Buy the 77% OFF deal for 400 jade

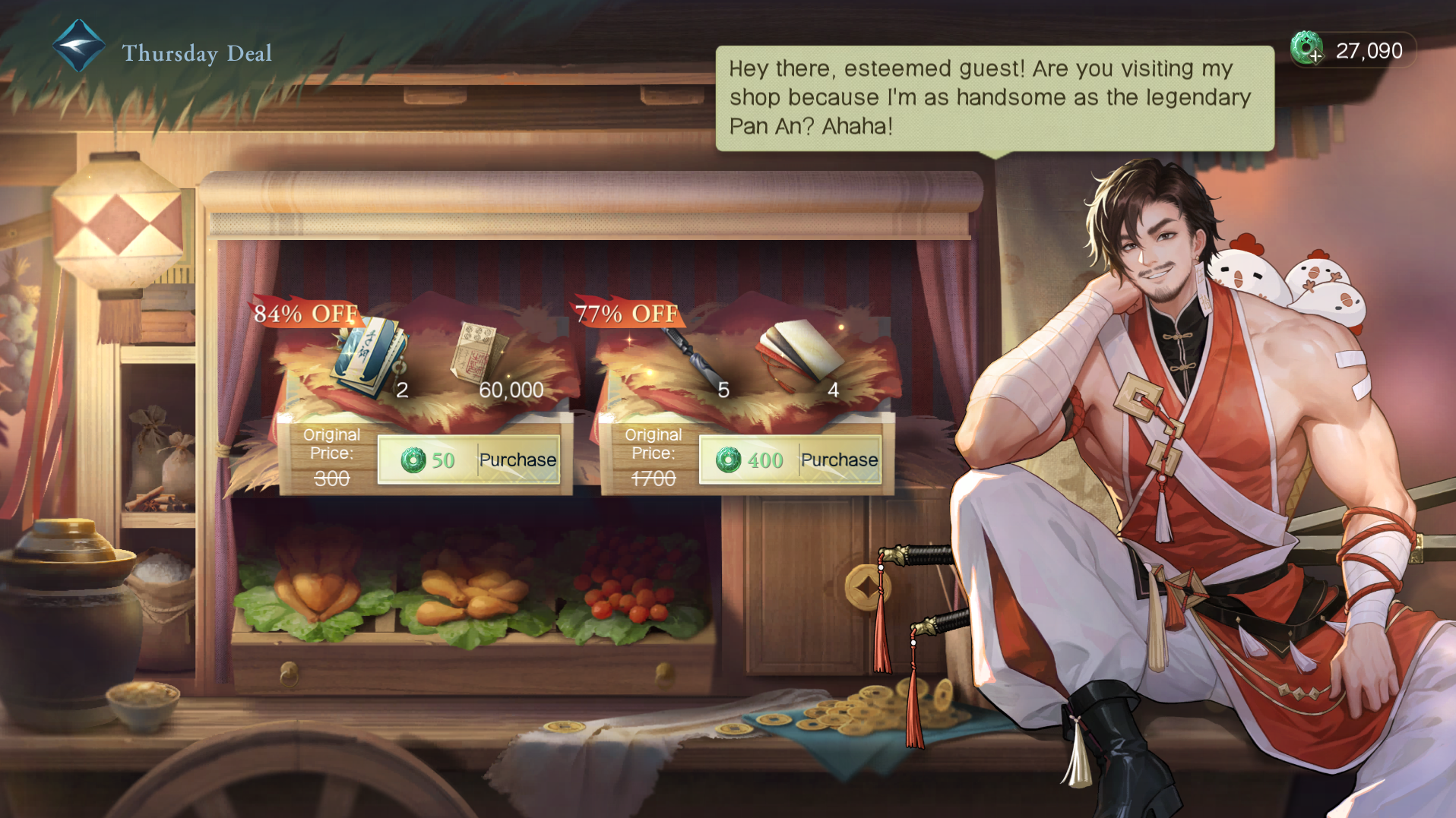[790, 460]
